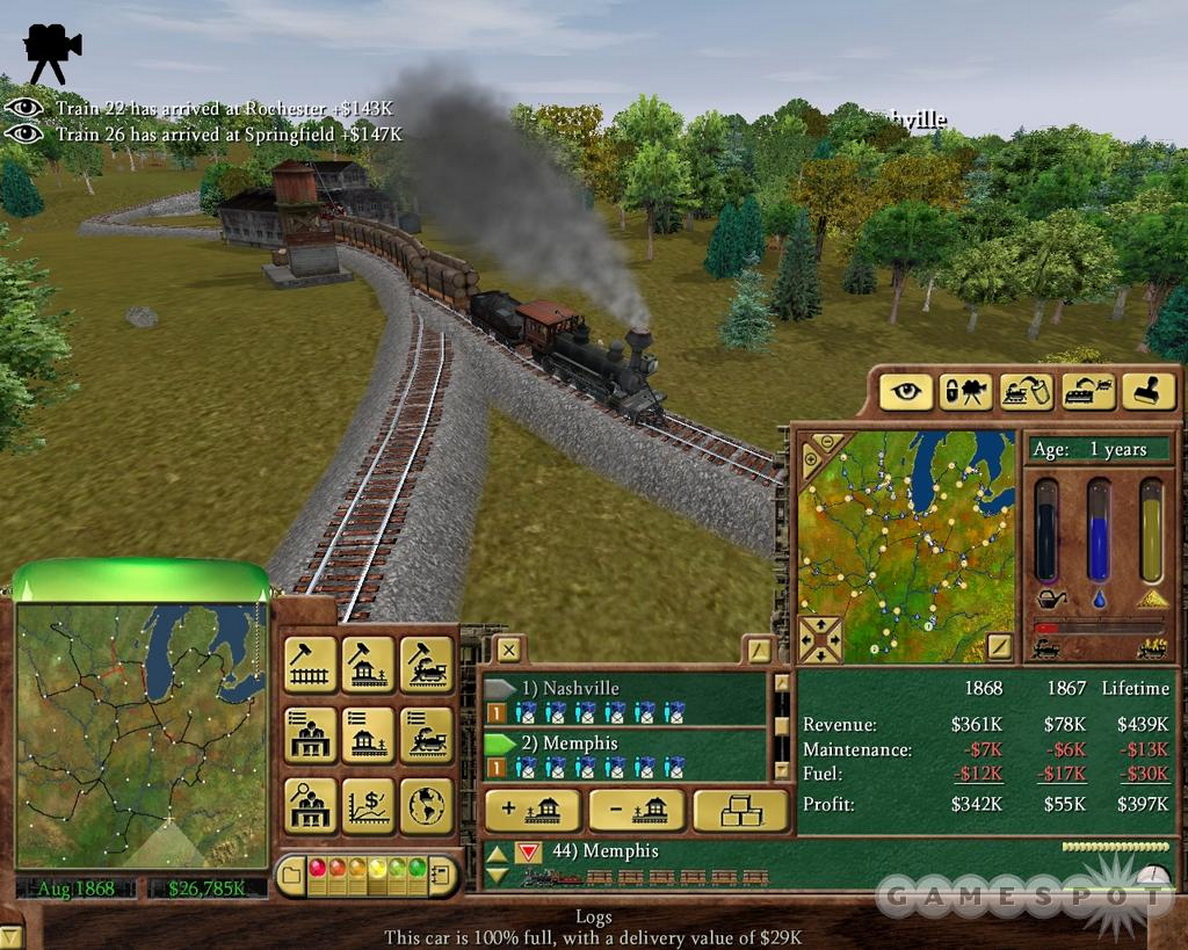Click the buy new train button
1188x950 pixels.
pos(428,663)
